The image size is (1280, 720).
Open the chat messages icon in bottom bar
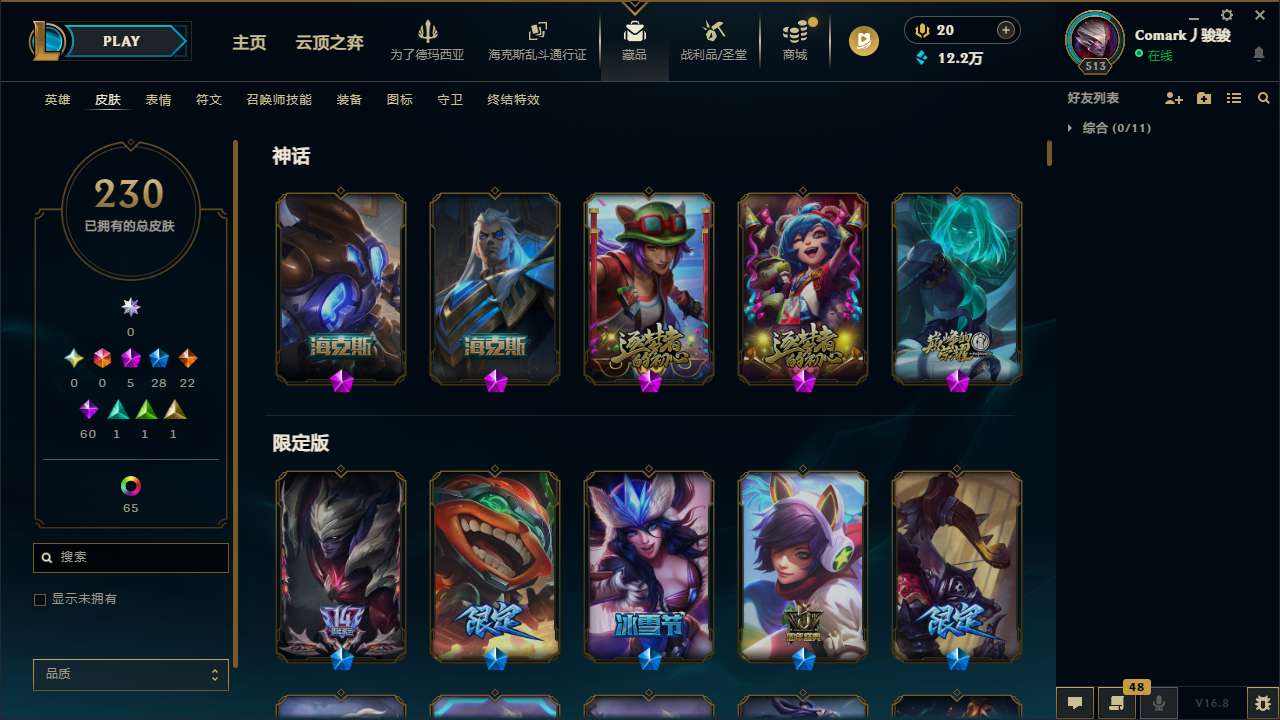(x=1075, y=703)
